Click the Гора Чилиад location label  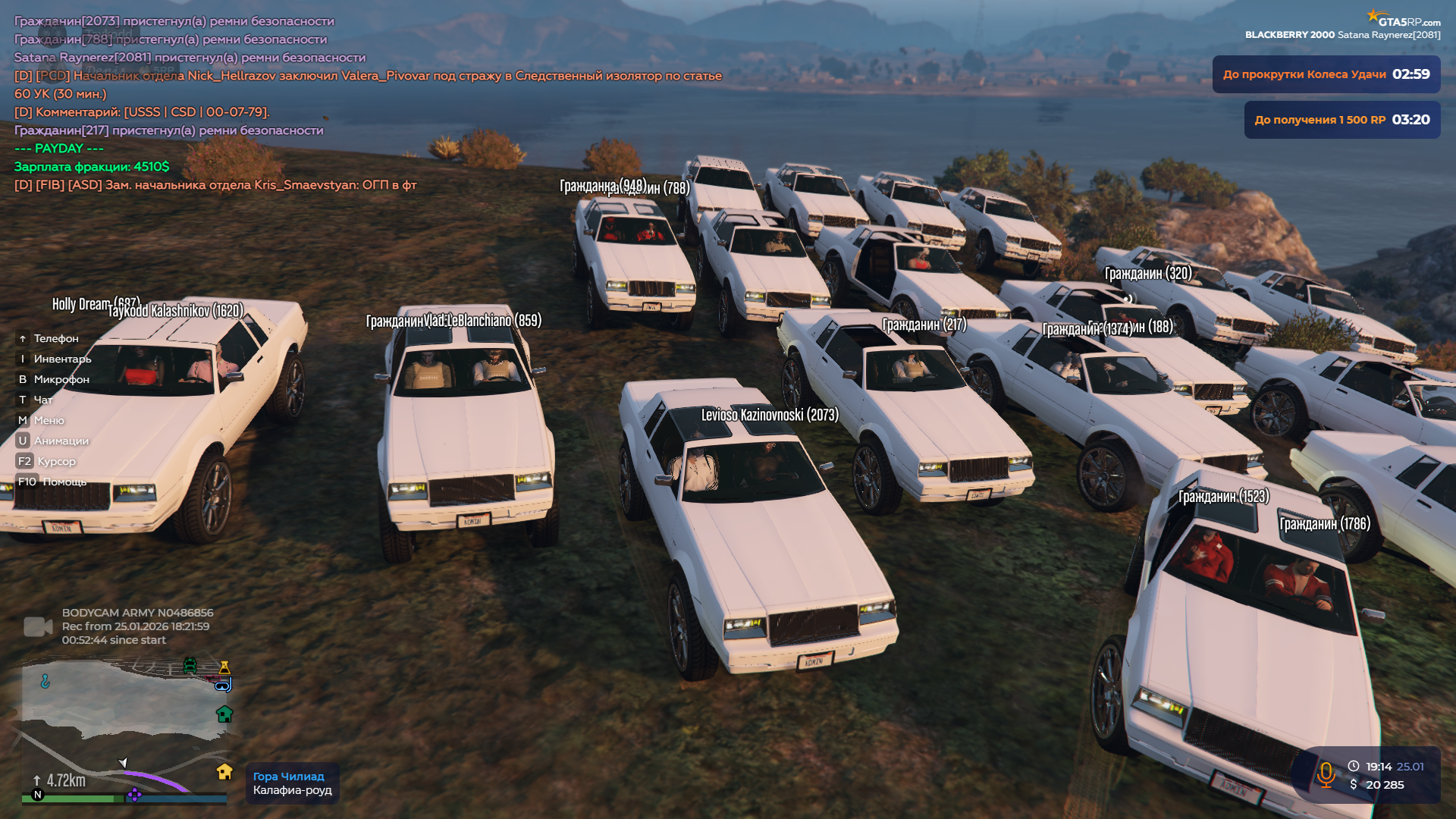pyautogui.click(x=289, y=777)
